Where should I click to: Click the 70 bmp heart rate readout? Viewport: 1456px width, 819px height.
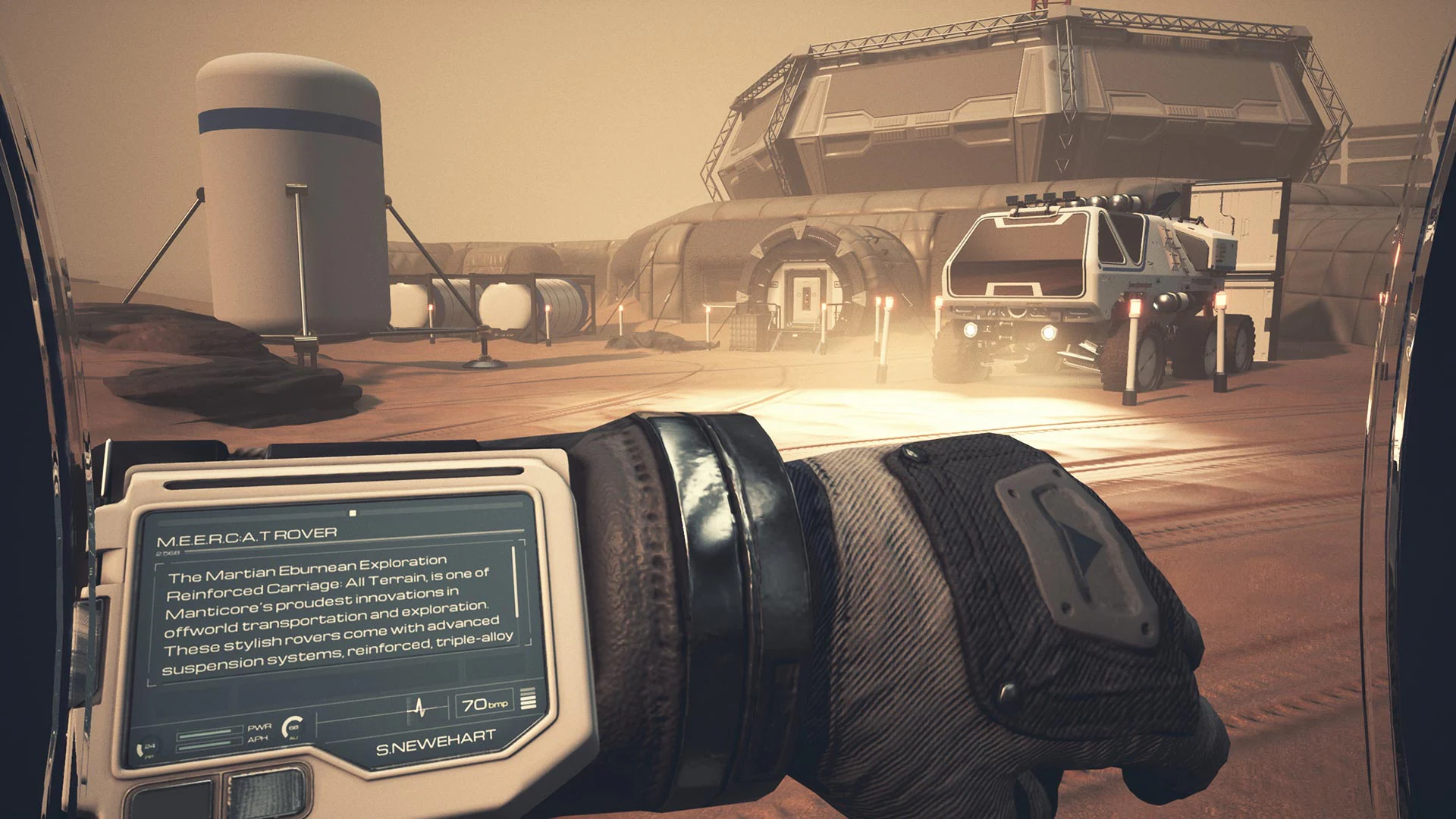(485, 704)
